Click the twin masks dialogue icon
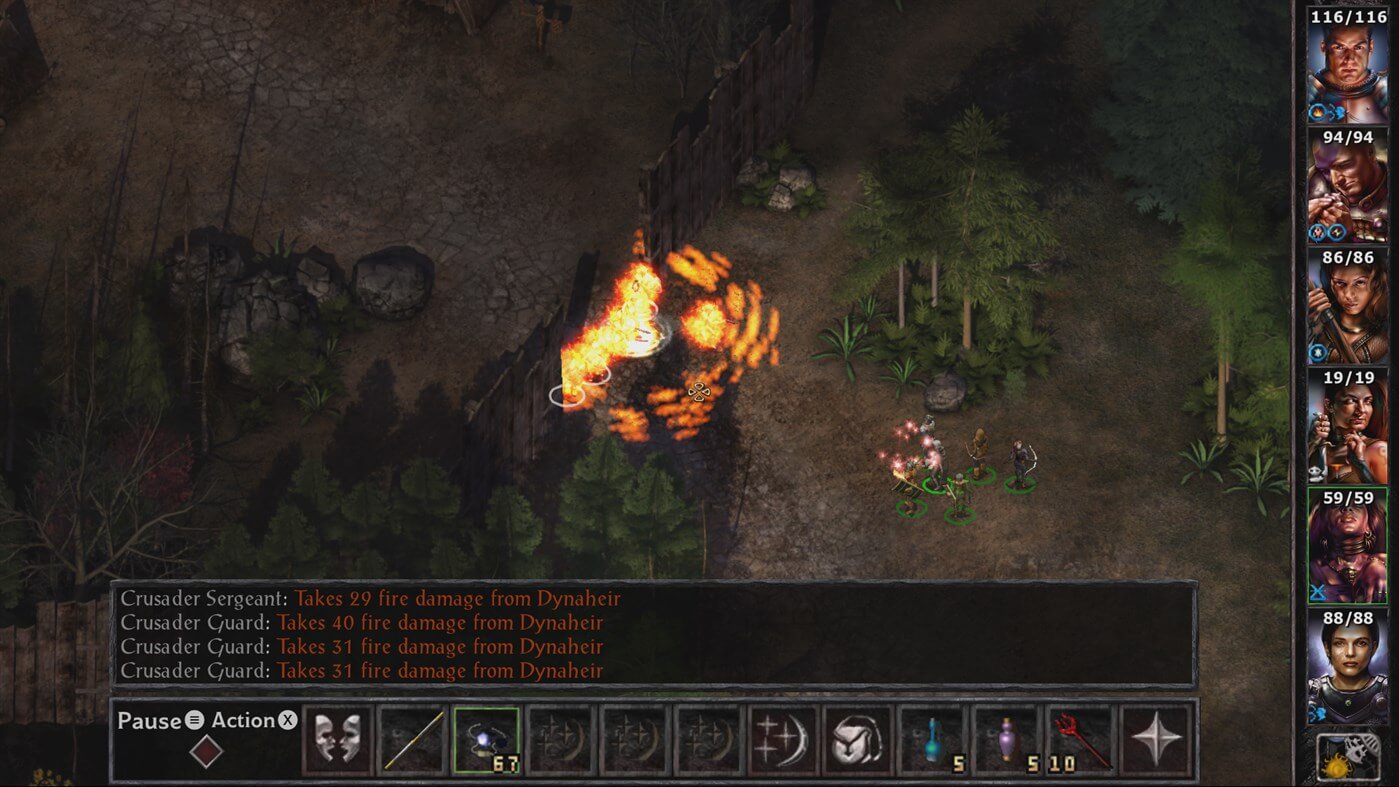 pos(337,740)
